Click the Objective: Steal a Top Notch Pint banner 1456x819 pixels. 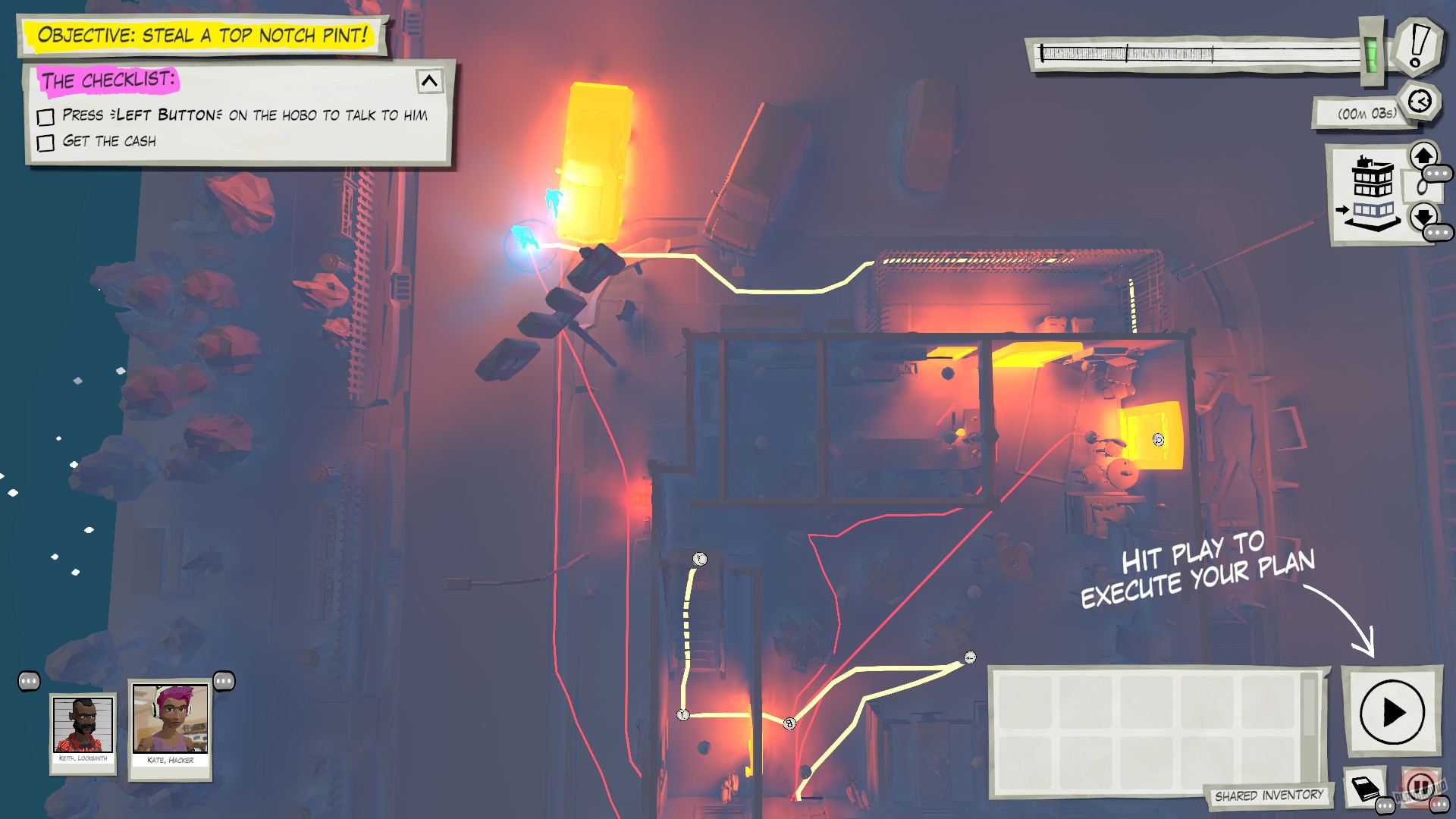click(205, 34)
